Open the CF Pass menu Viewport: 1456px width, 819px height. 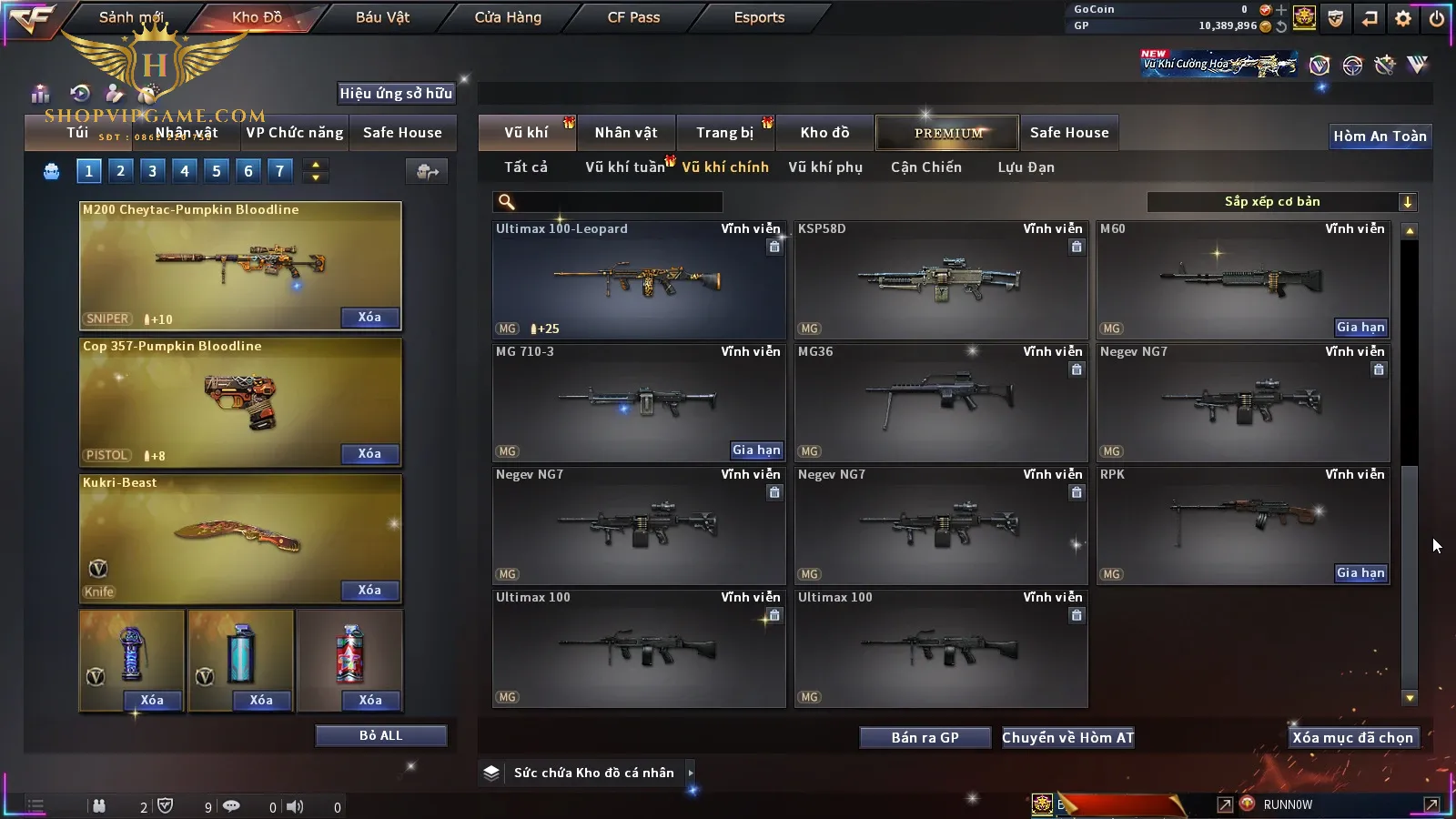[x=633, y=17]
